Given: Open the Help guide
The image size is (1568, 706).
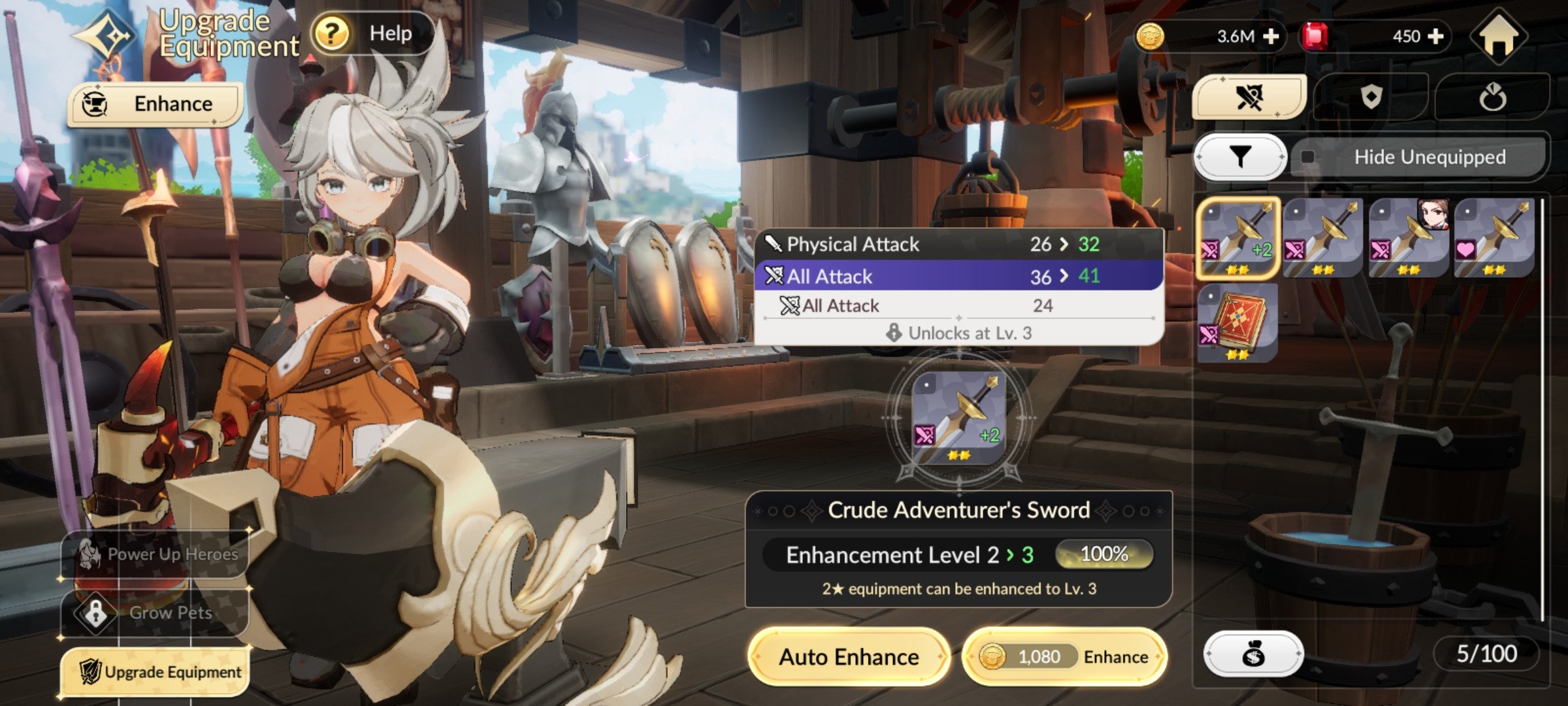Looking at the screenshot, I should [x=372, y=33].
